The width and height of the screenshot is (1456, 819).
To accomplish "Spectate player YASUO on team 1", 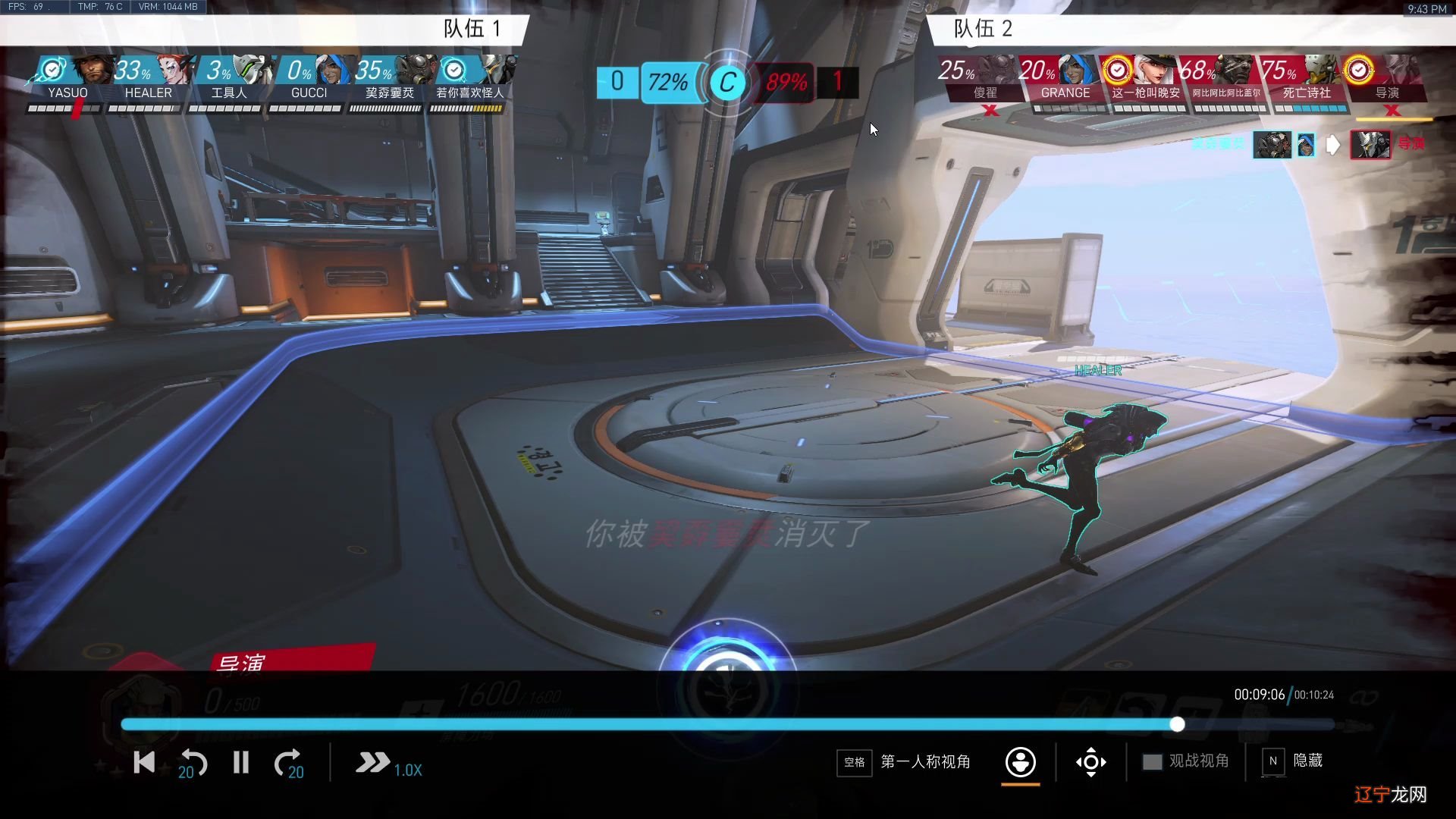I will (x=68, y=78).
